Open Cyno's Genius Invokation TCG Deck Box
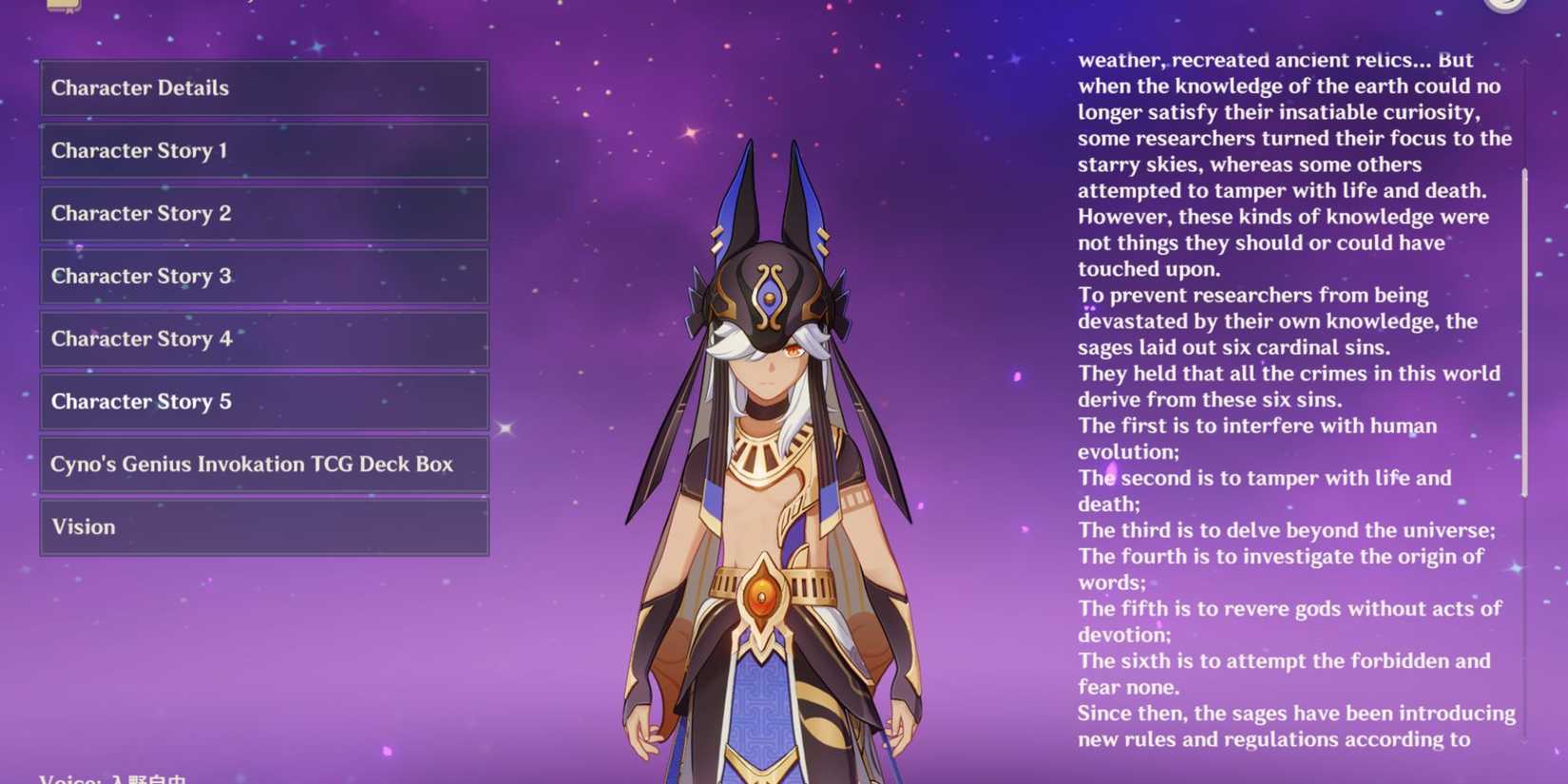Viewport: 1568px width, 784px height. 262,464
